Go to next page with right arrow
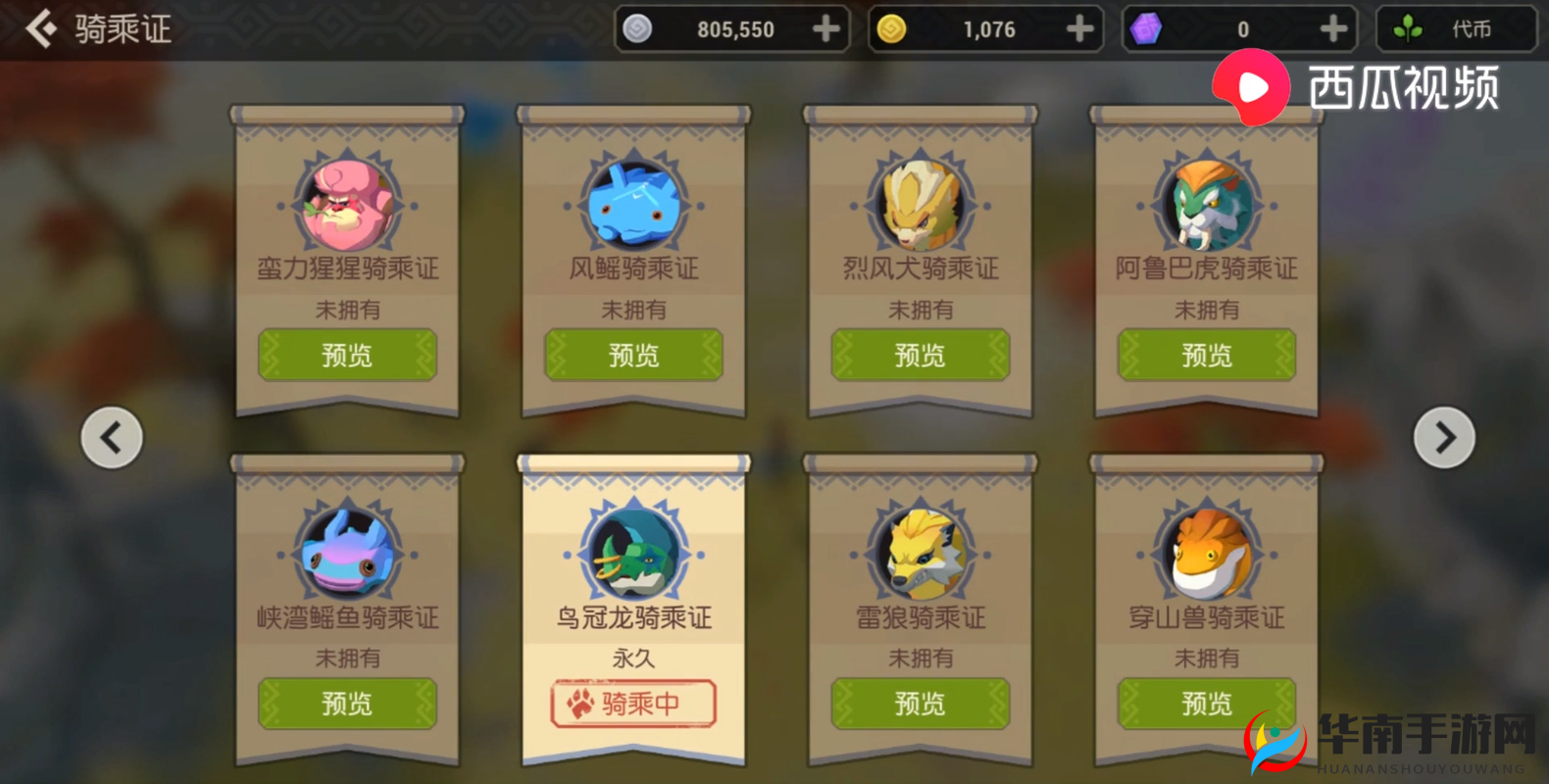The width and height of the screenshot is (1549, 784). click(1443, 437)
